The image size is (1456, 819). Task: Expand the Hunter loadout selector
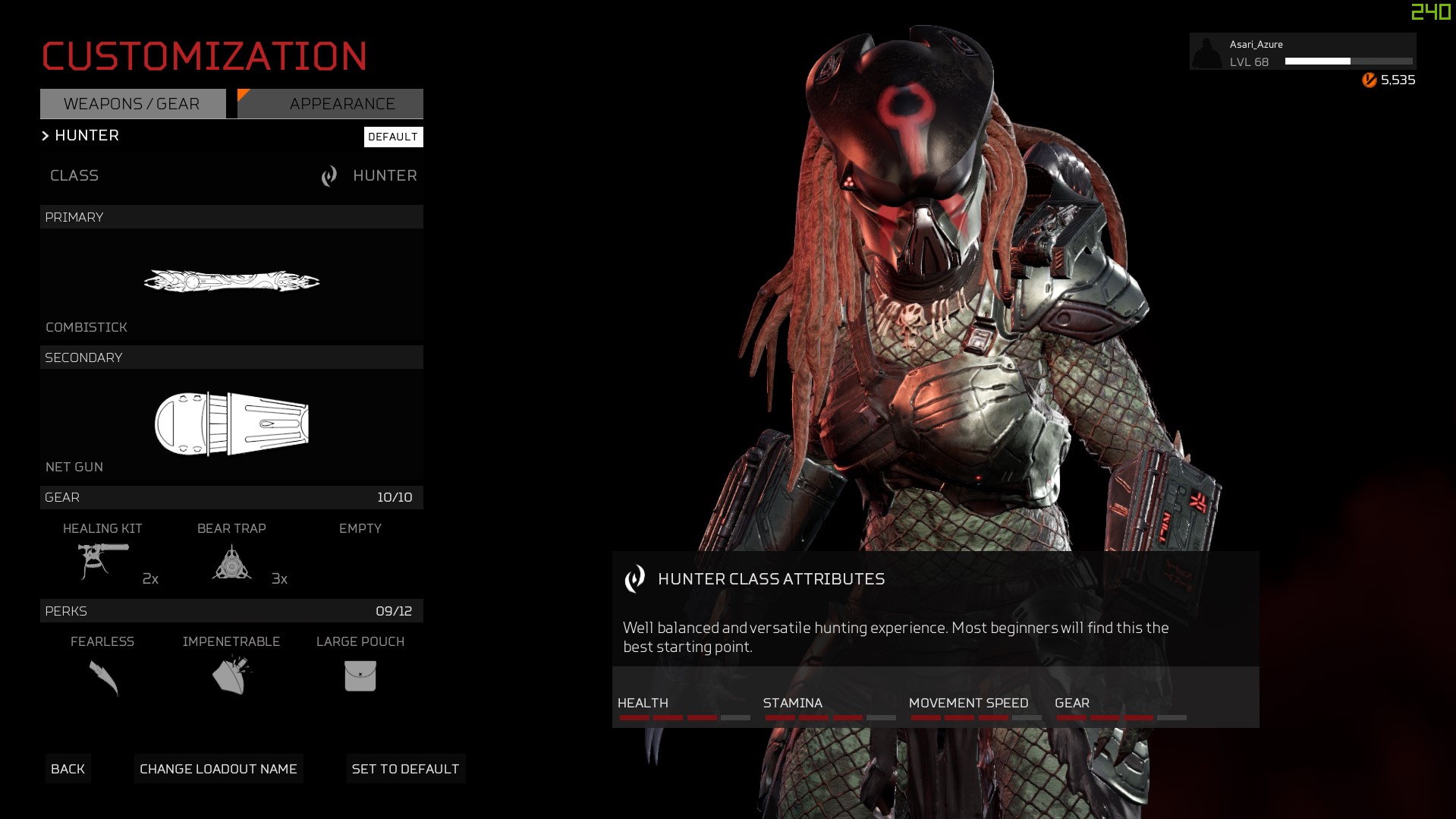80,136
